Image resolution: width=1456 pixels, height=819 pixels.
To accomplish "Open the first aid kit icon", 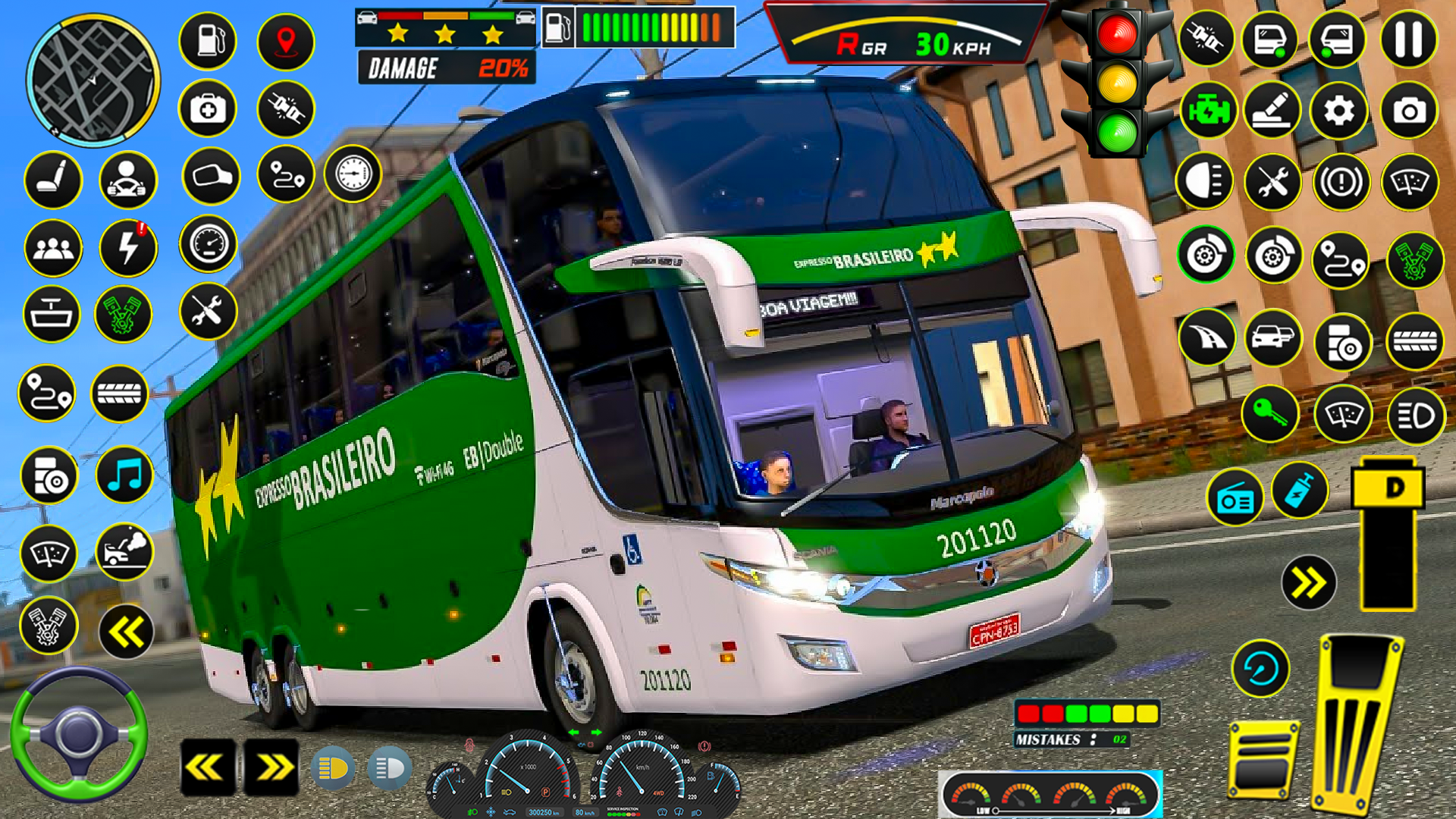I will point(208,109).
